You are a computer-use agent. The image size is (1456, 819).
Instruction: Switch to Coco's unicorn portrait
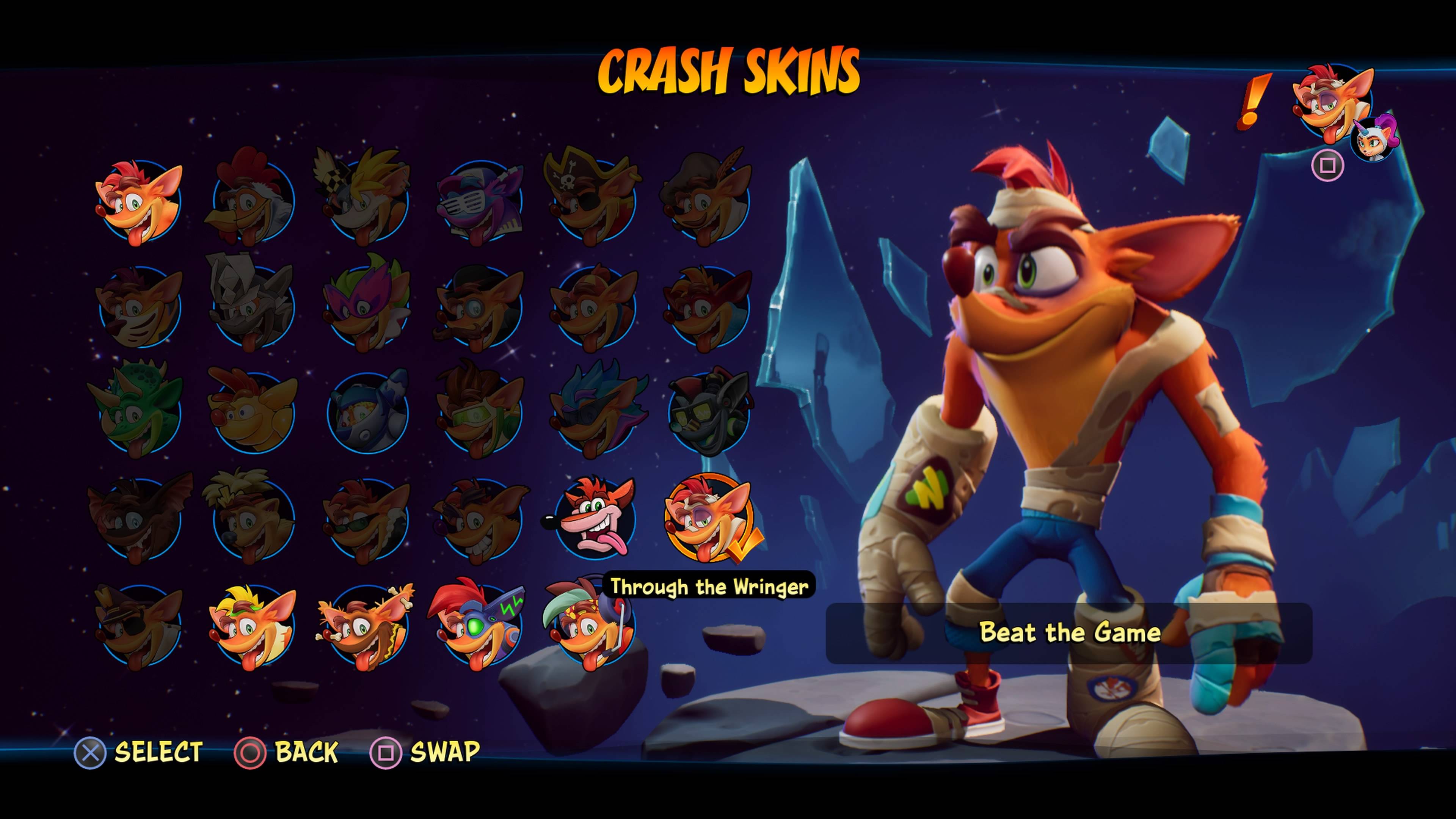tap(1373, 138)
